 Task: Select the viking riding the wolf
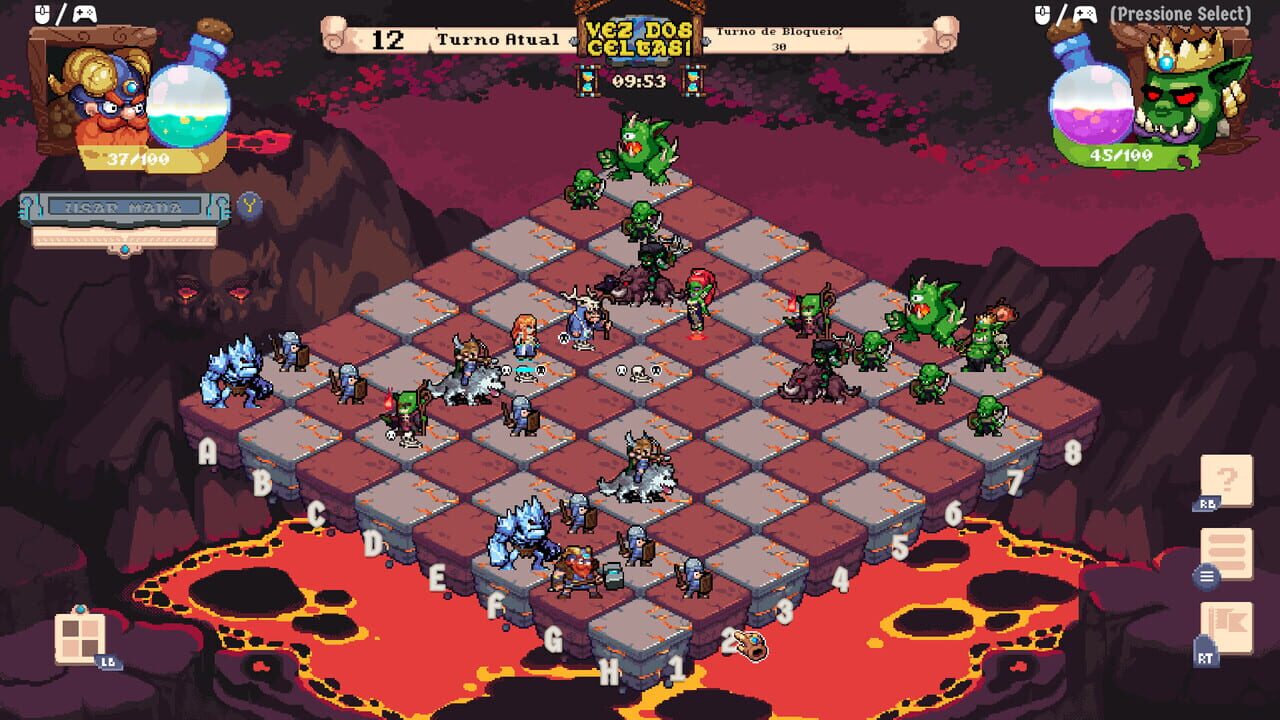point(640,460)
